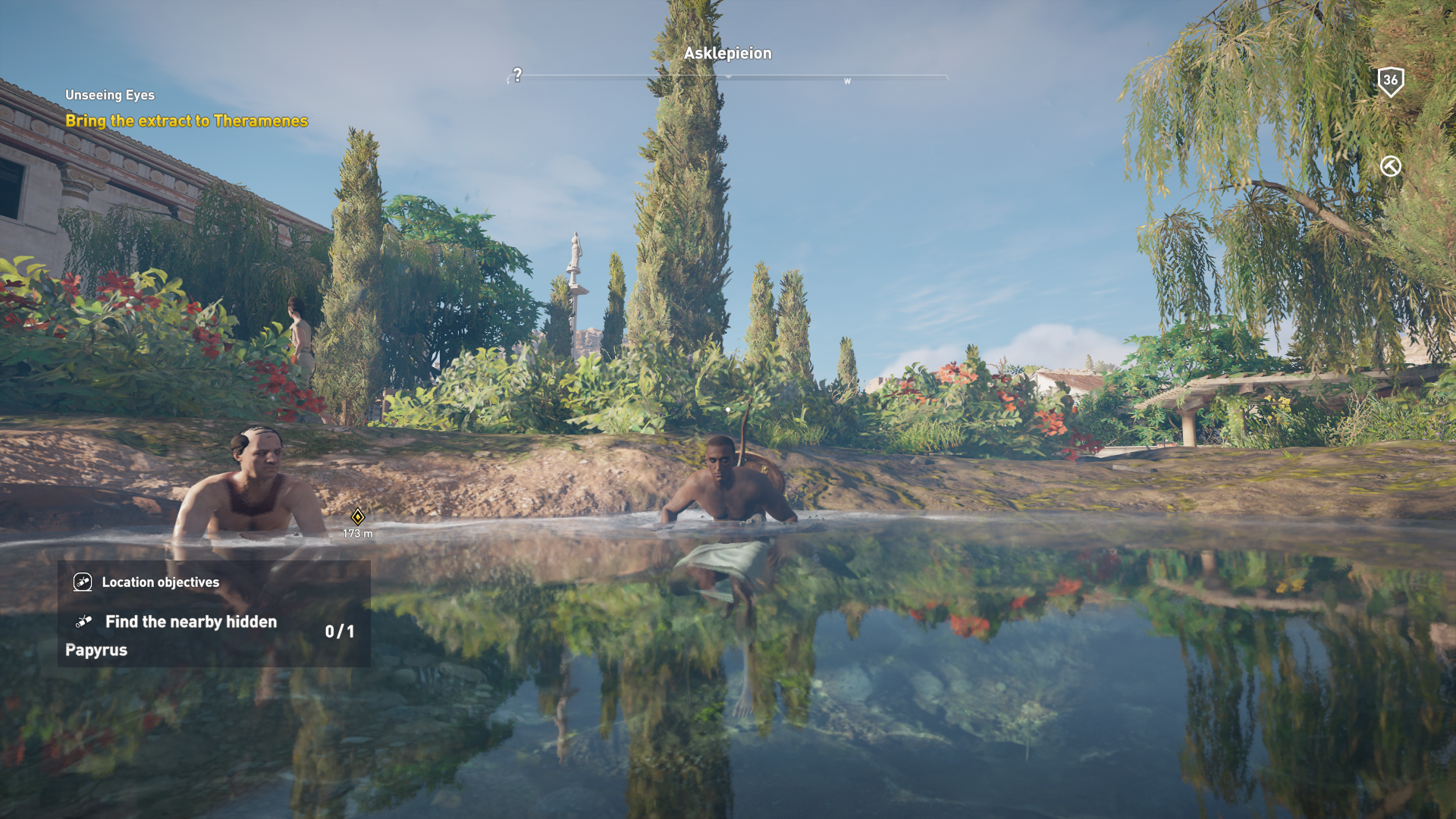Select the yellow diamond quest marker showing 173 m
1456x819 pixels.
[x=358, y=517]
